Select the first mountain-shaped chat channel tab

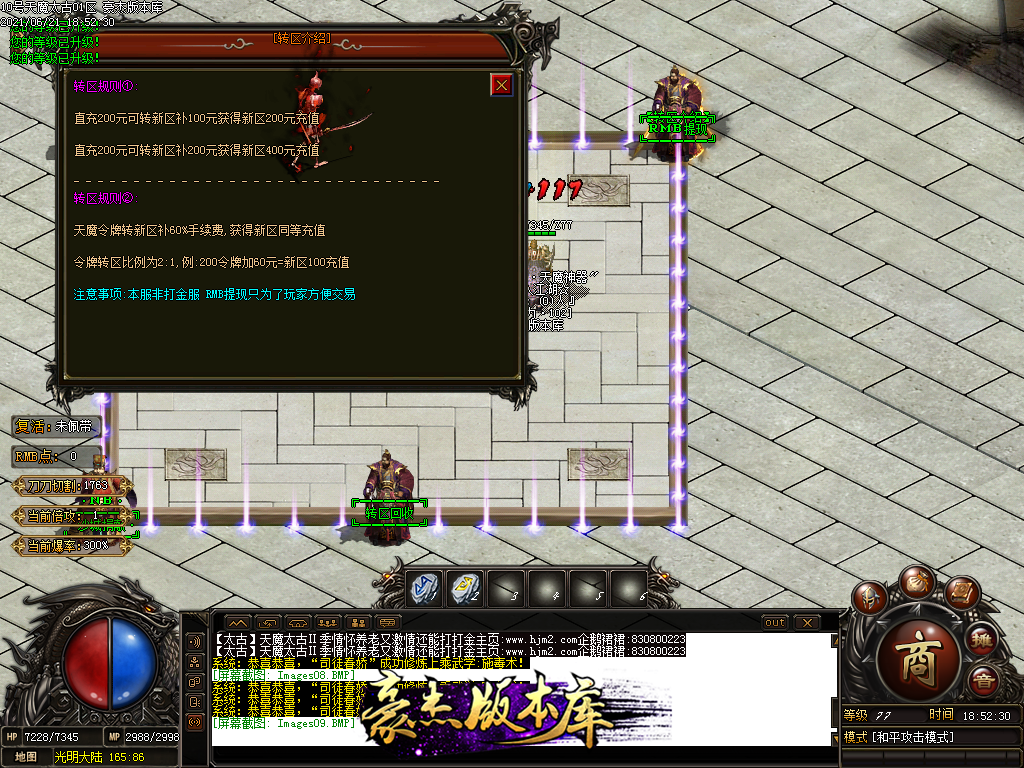237,622
